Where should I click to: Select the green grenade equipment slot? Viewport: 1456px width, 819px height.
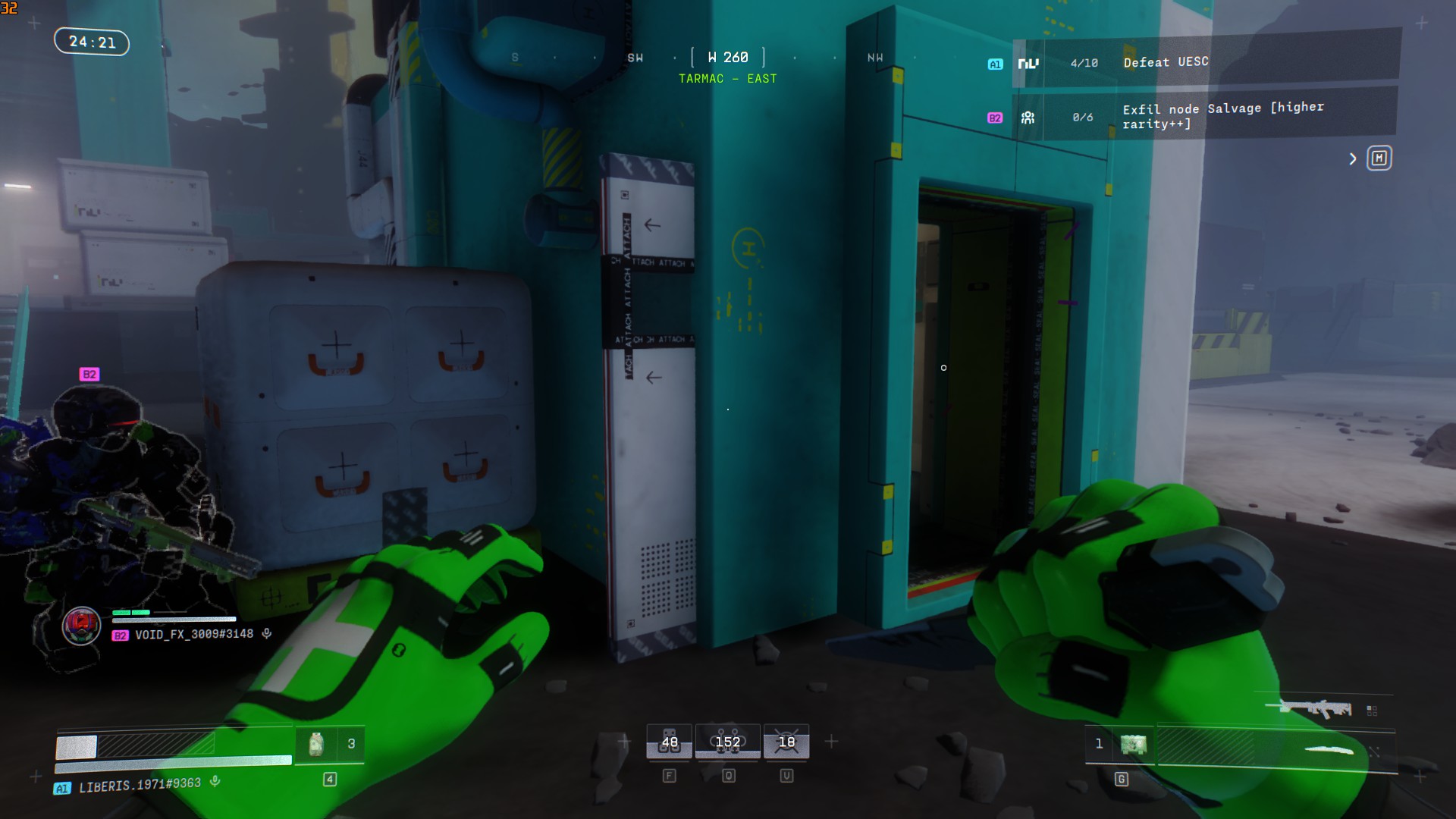[x=1133, y=744]
